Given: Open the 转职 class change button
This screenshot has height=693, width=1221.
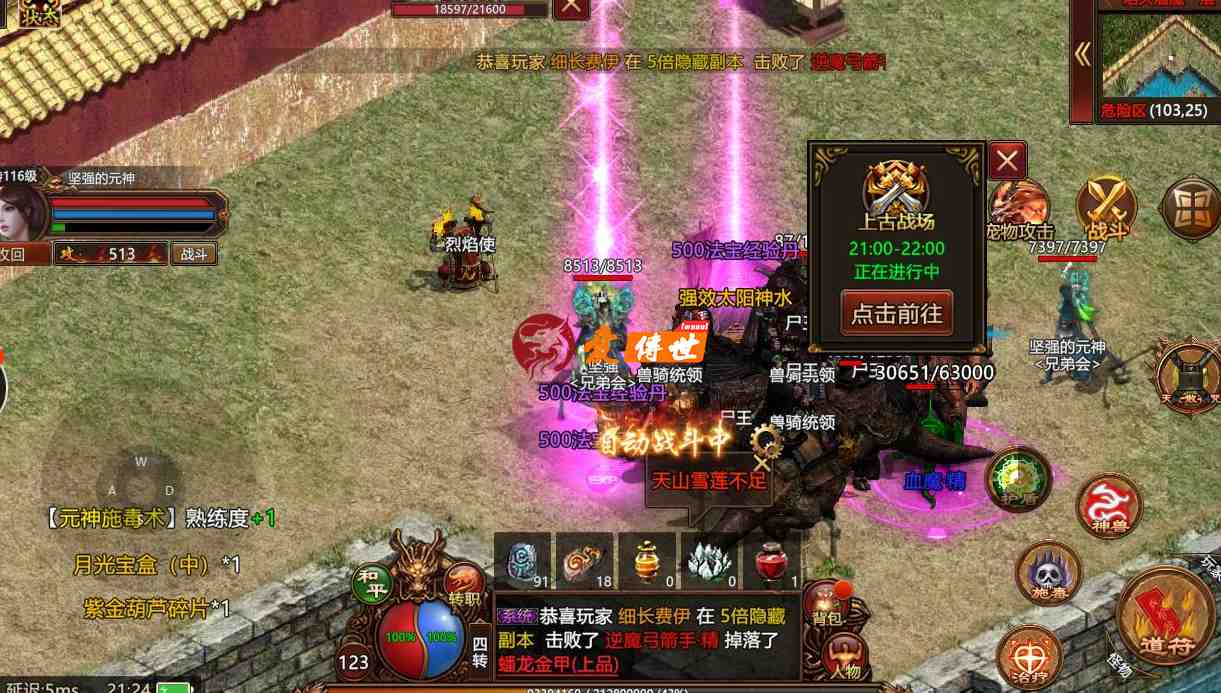Looking at the screenshot, I should click(463, 584).
